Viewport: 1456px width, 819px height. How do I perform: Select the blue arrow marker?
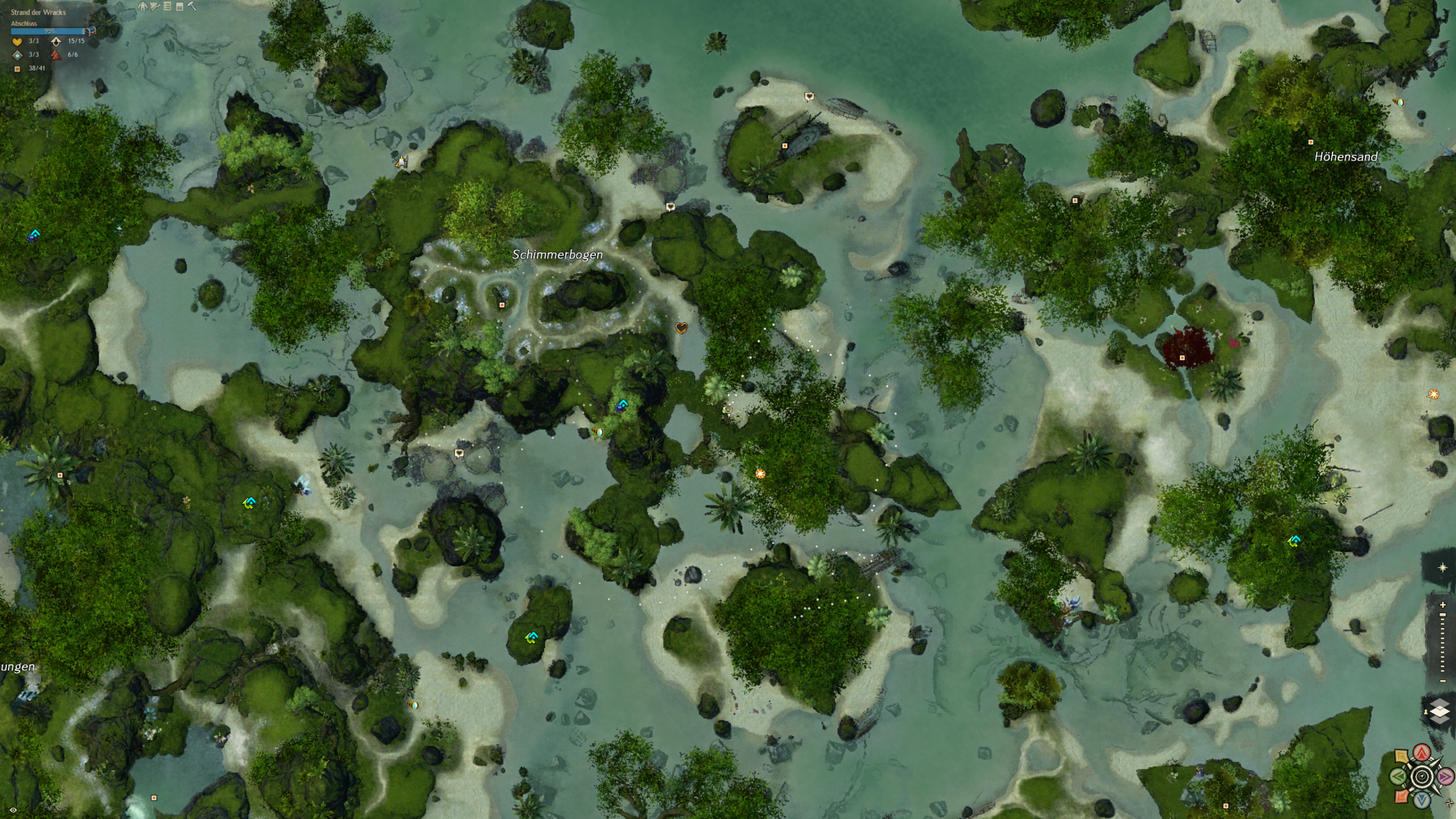pos(1422,800)
